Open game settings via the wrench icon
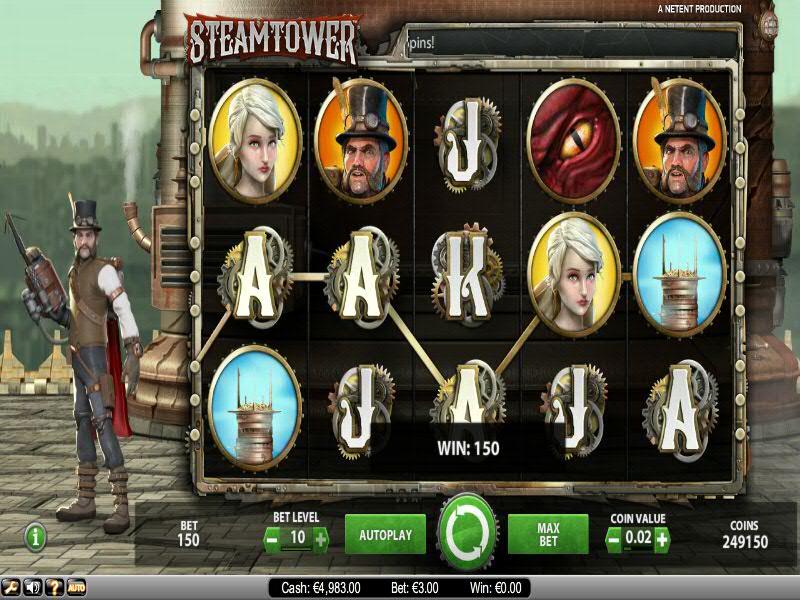This screenshot has width=800, height=600. click(x=10, y=587)
